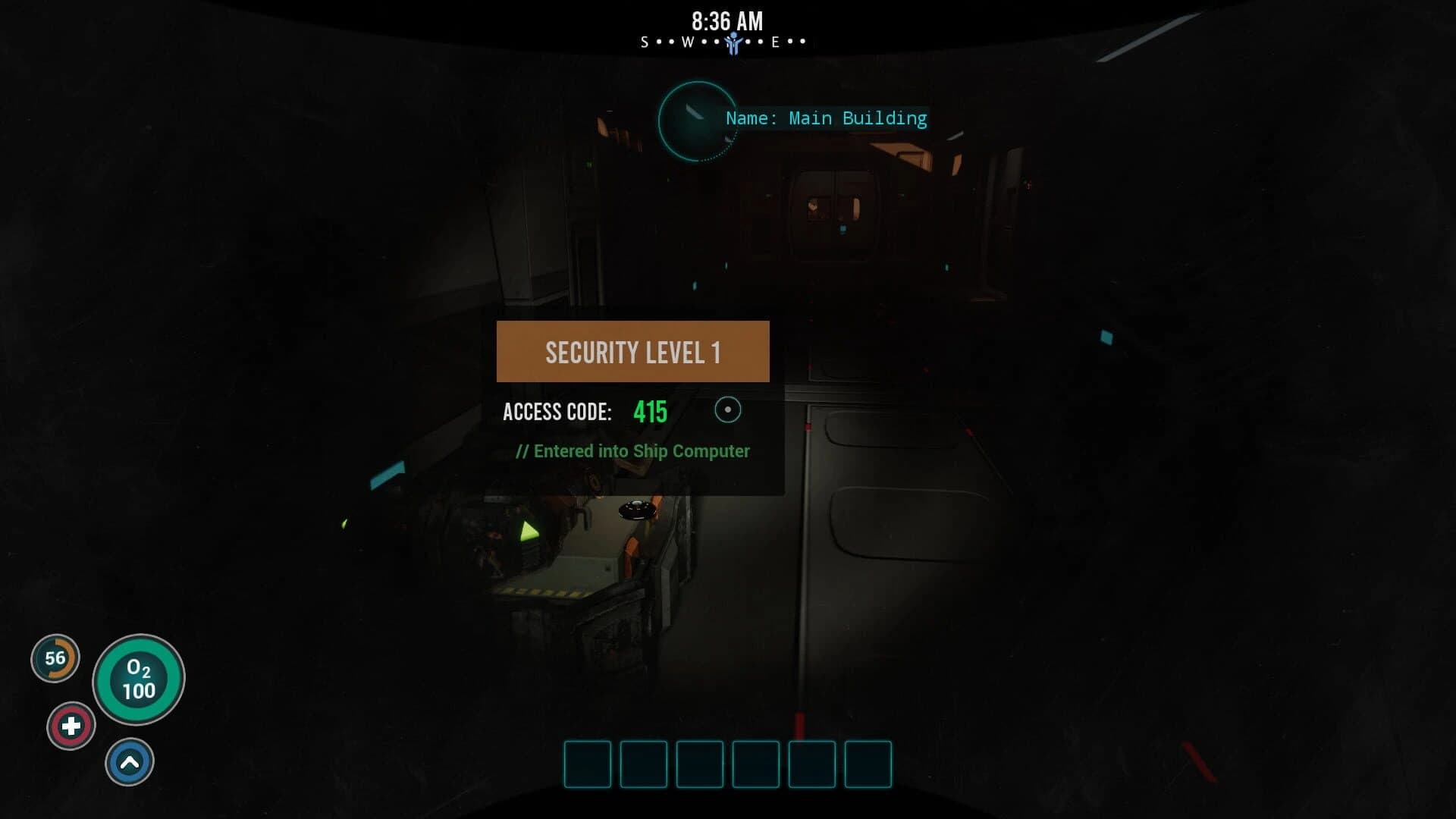1456x819 pixels.
Task: Click the green access code 415
Action: [x=649, y=412]
